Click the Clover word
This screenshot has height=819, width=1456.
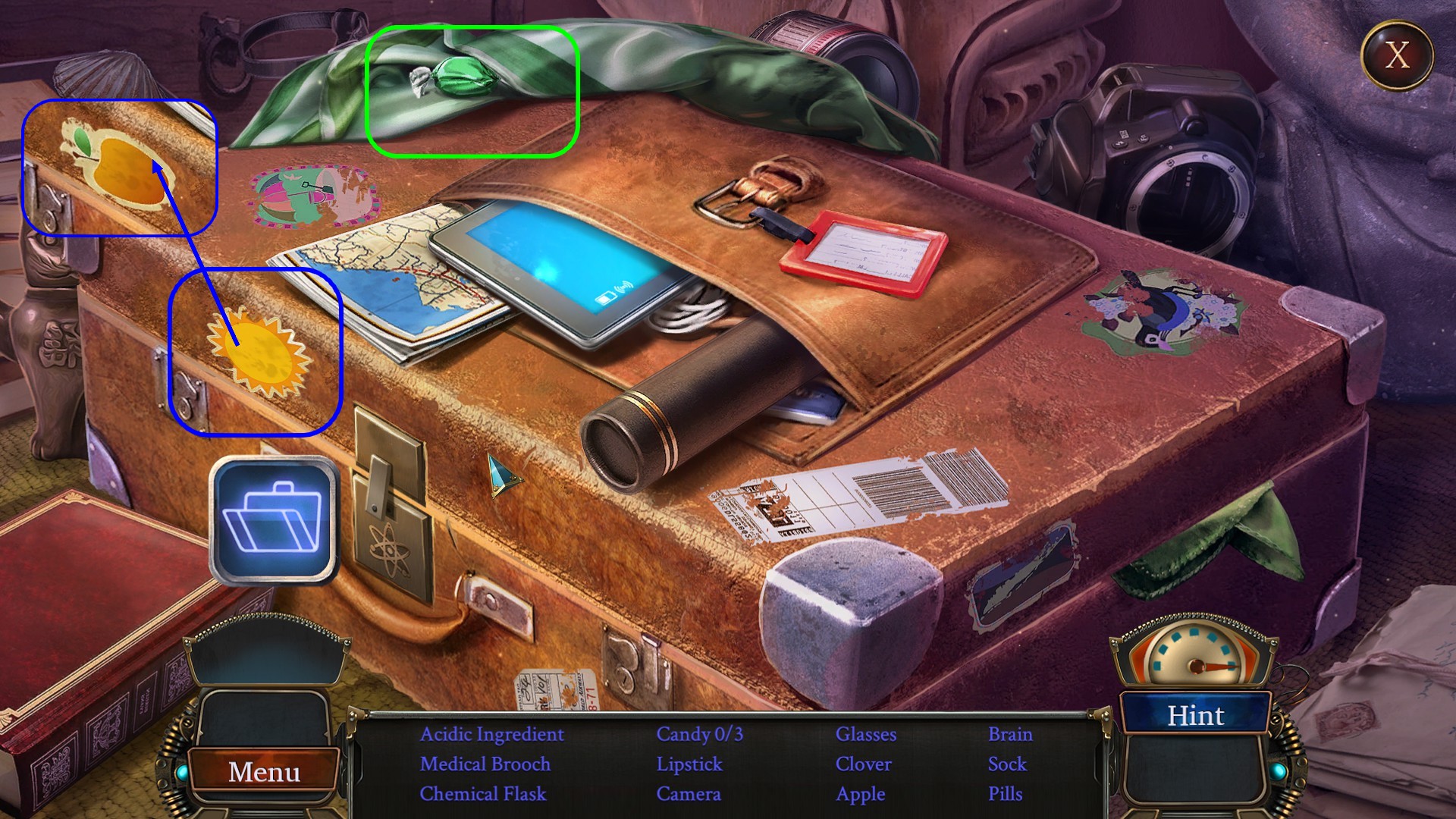click(x=863, y=764)
